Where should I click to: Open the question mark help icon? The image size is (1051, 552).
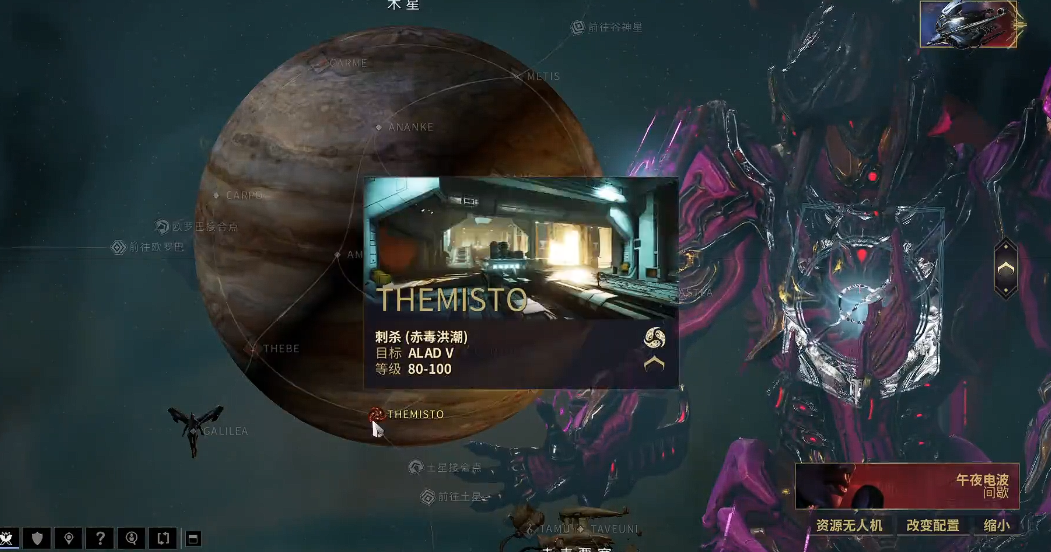click(x=99, y=539)
